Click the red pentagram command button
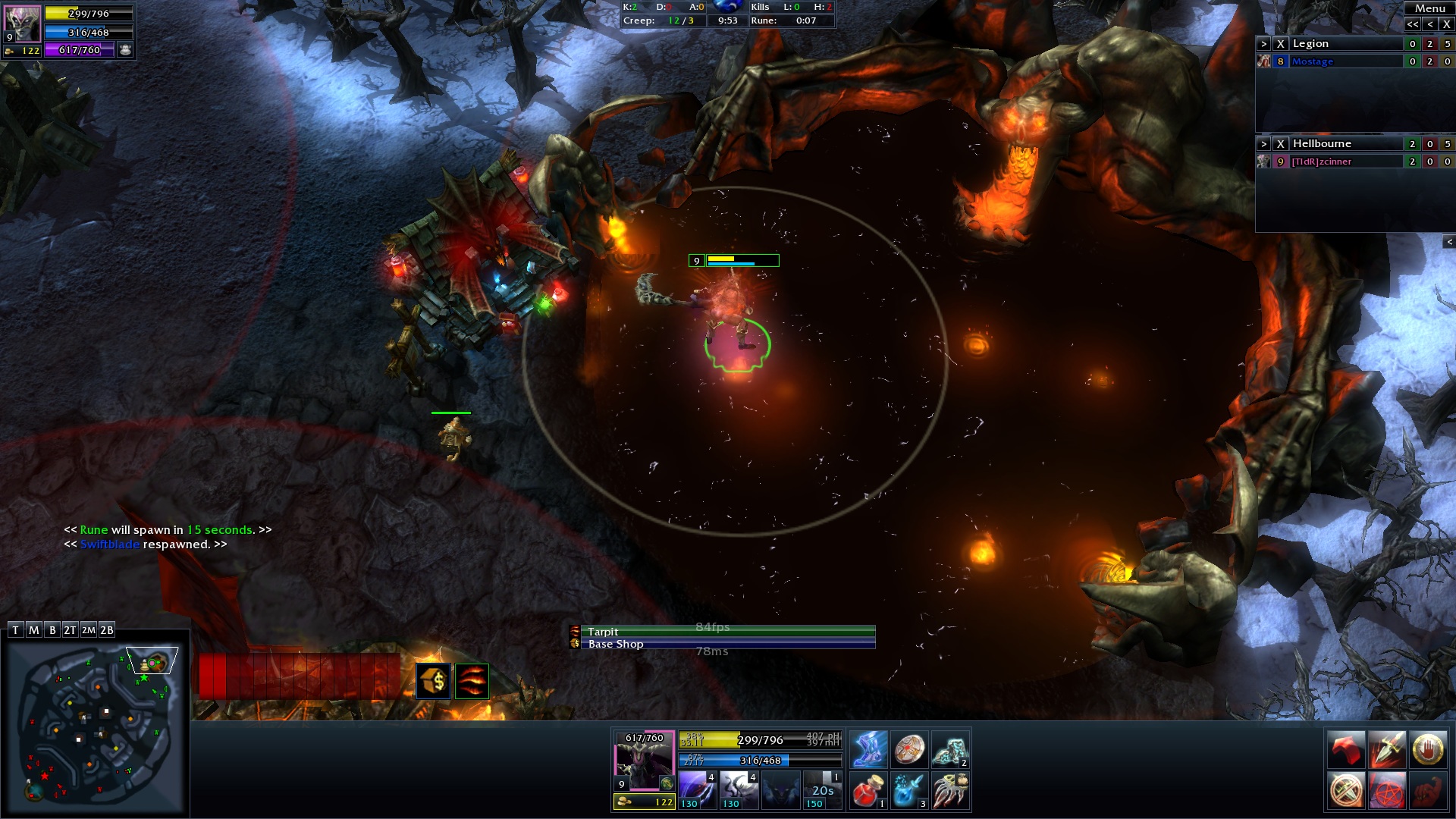The width and height of the screenshot is (1456, 819). tap(1387, 791)
